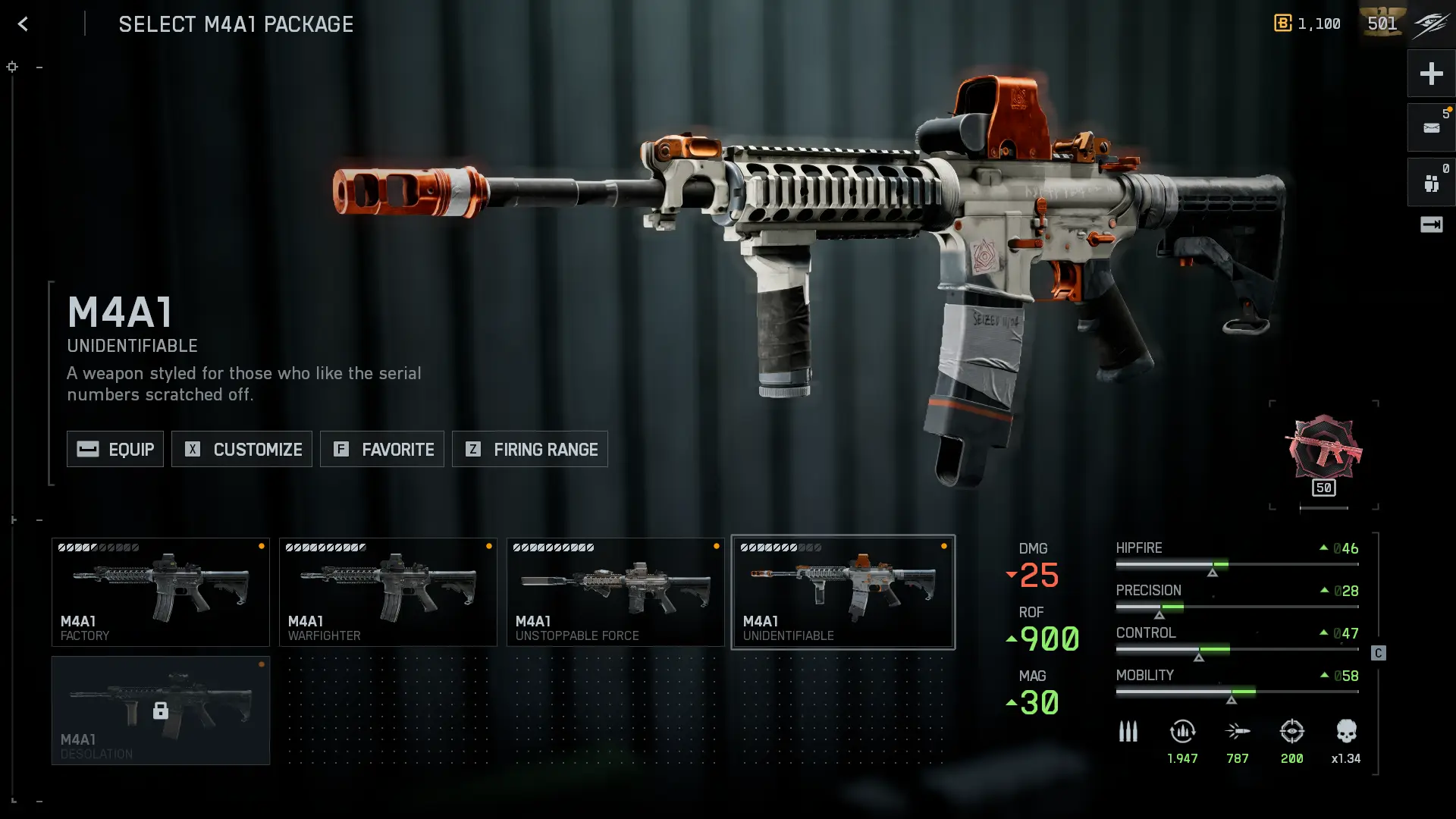
Task: Collapse the side panel arrow
Action: 1431,224
